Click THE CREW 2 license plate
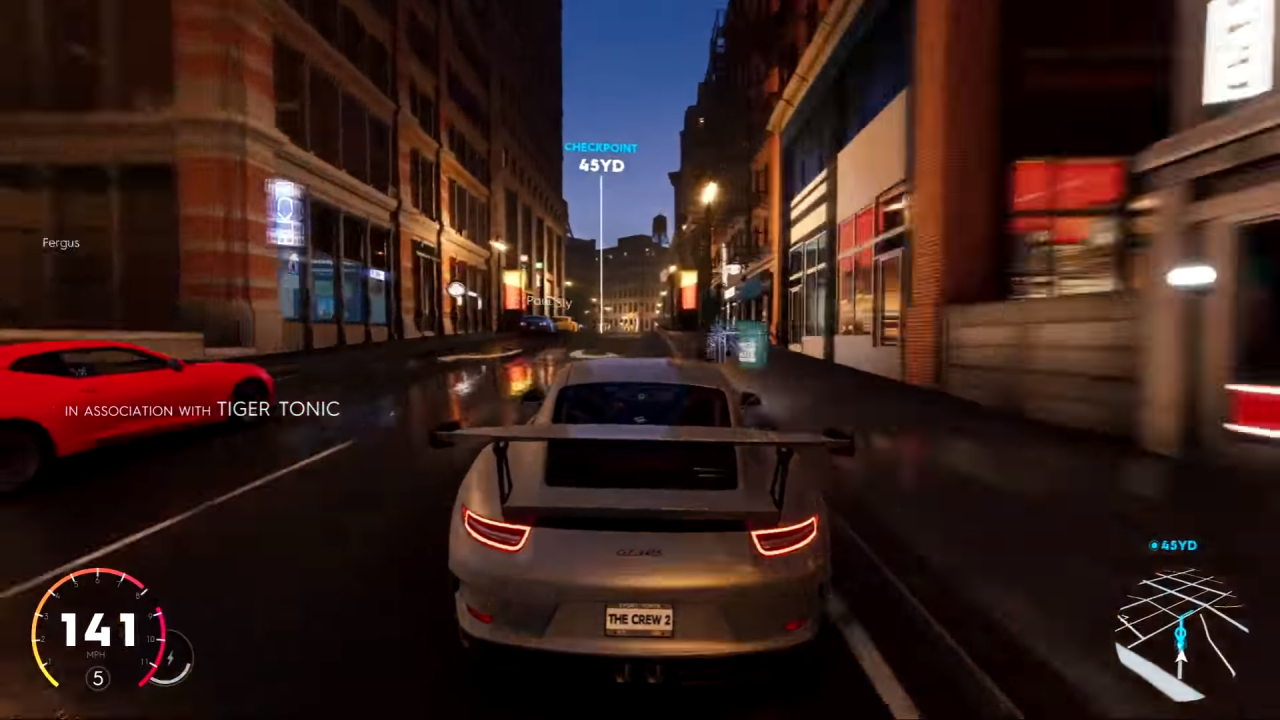 [640, 620]
